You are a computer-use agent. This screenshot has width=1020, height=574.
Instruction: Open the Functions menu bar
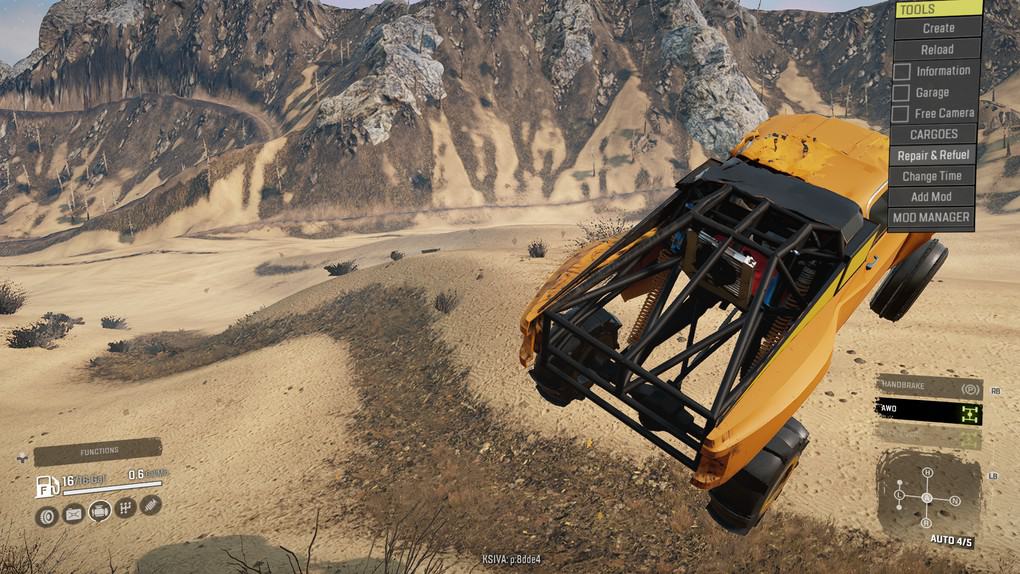tap(98, 451)
